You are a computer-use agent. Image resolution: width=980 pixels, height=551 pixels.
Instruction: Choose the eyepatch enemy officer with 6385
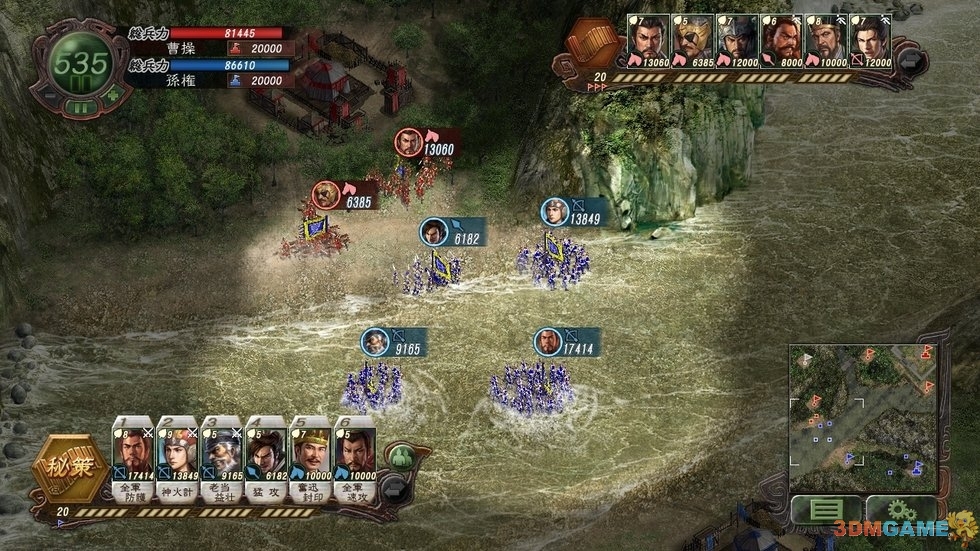tap(692, 42)
